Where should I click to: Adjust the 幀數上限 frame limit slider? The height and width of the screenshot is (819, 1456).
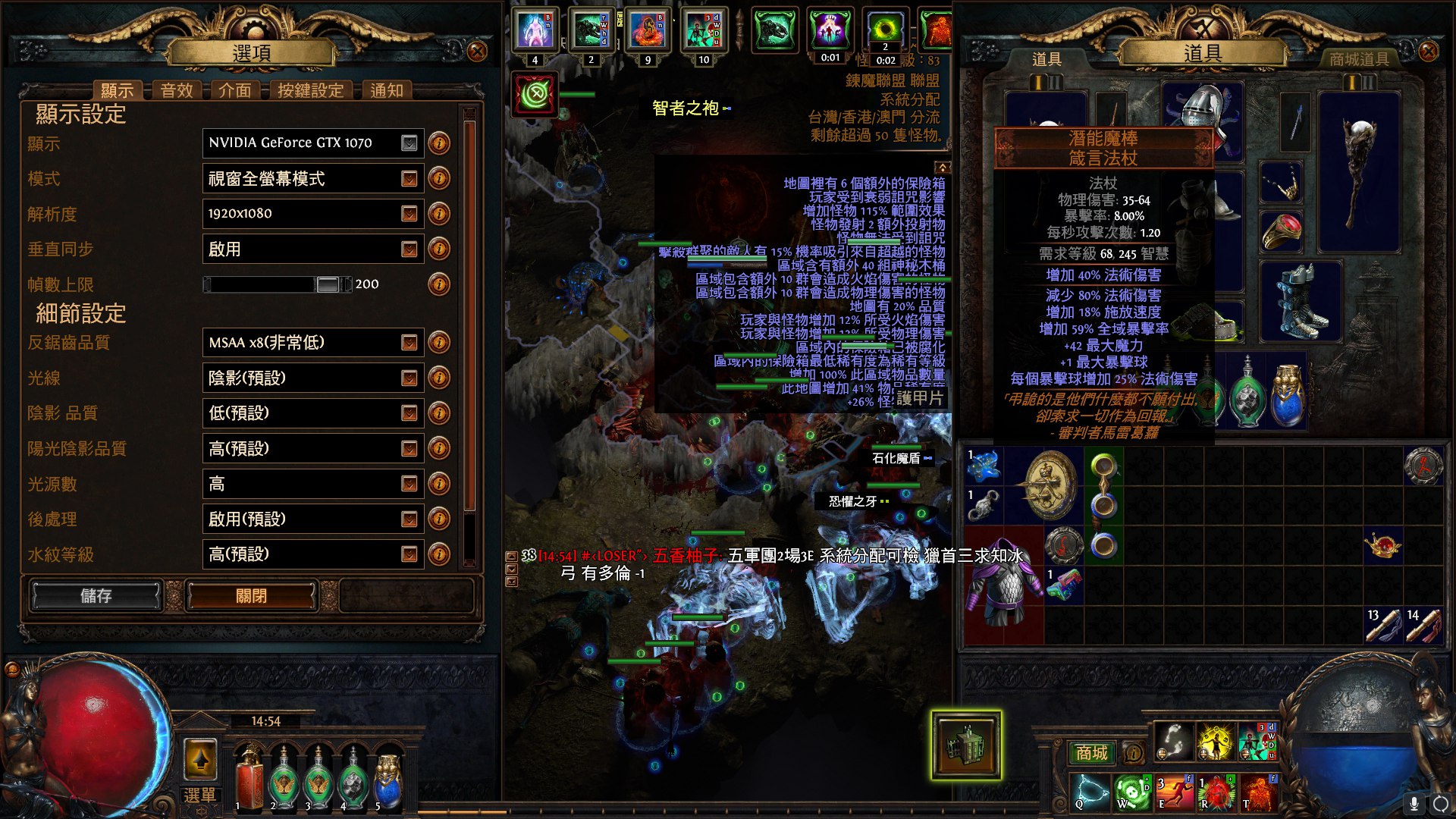pyautogui.click(x=328, y=284)
